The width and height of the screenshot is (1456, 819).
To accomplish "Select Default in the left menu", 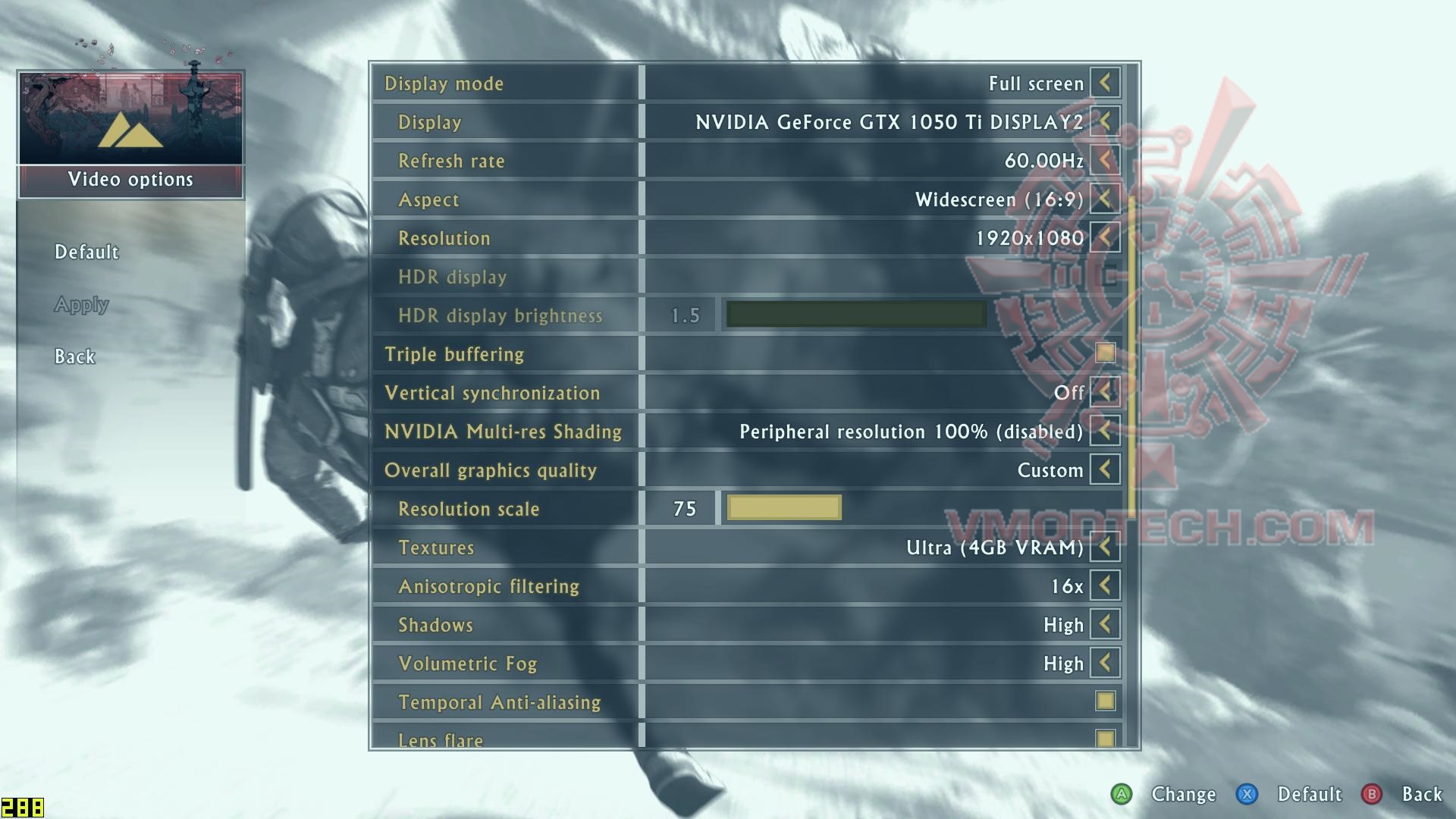I will (86, 252).
